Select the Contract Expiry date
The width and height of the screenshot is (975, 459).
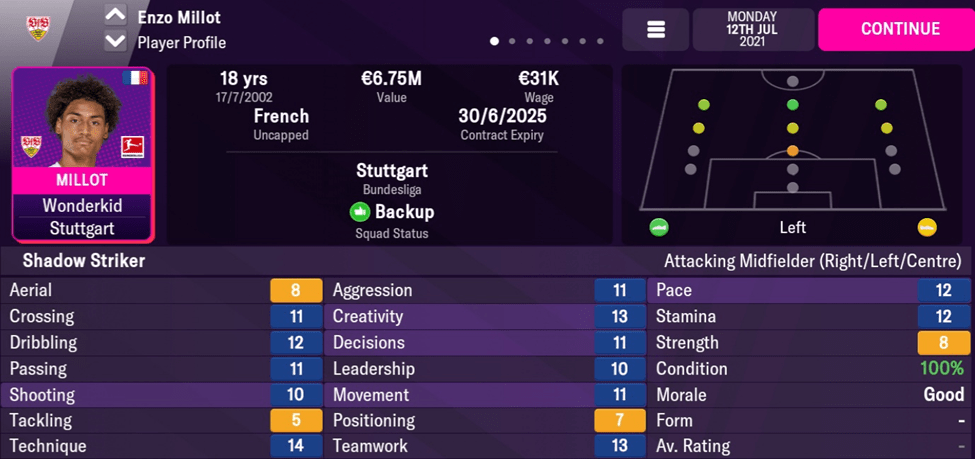click(x=502, y=116)
